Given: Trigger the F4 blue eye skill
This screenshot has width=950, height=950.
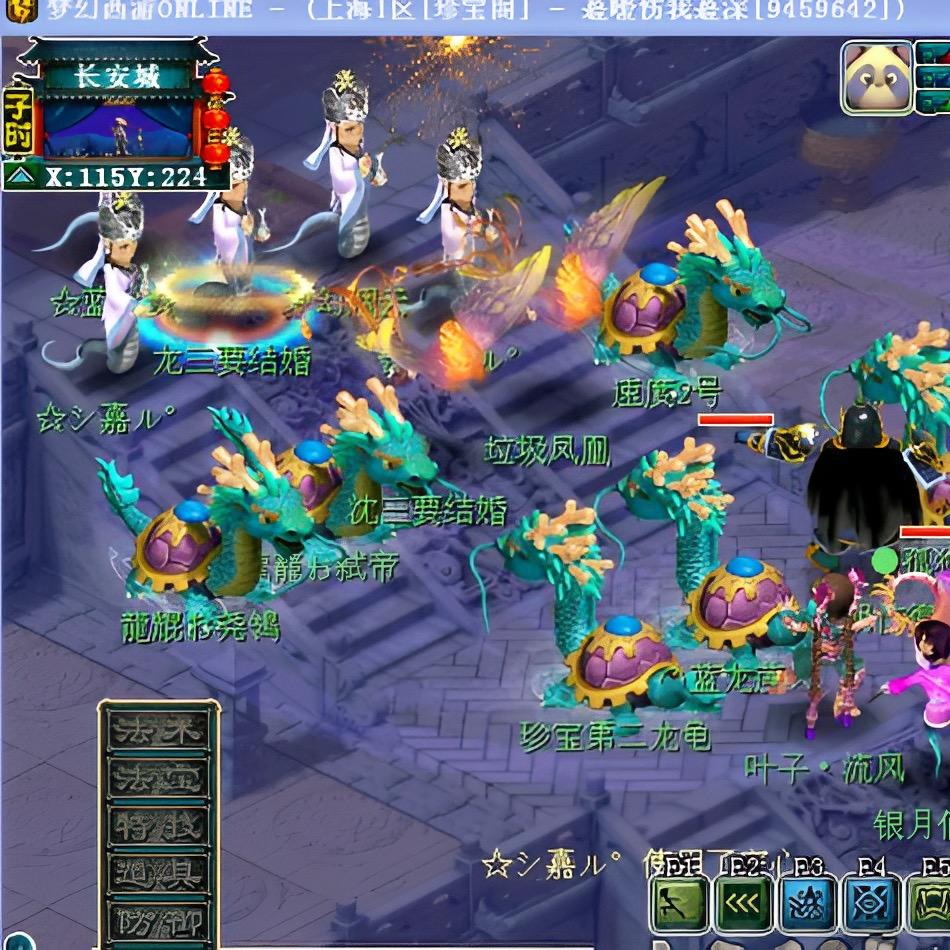Looking at the screenshot, I should 870,904.
